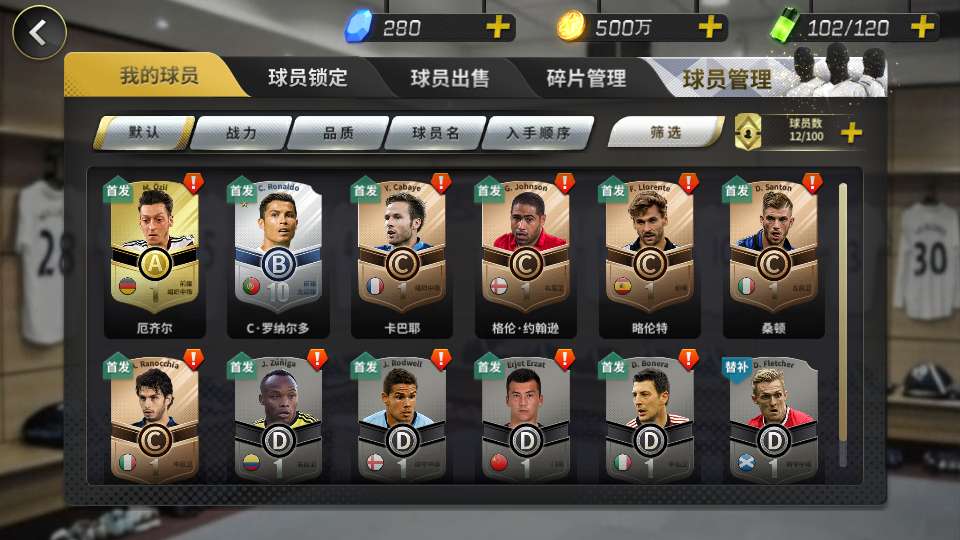
Task: Go back with the arrow button
Action: (x=38, y=32)
